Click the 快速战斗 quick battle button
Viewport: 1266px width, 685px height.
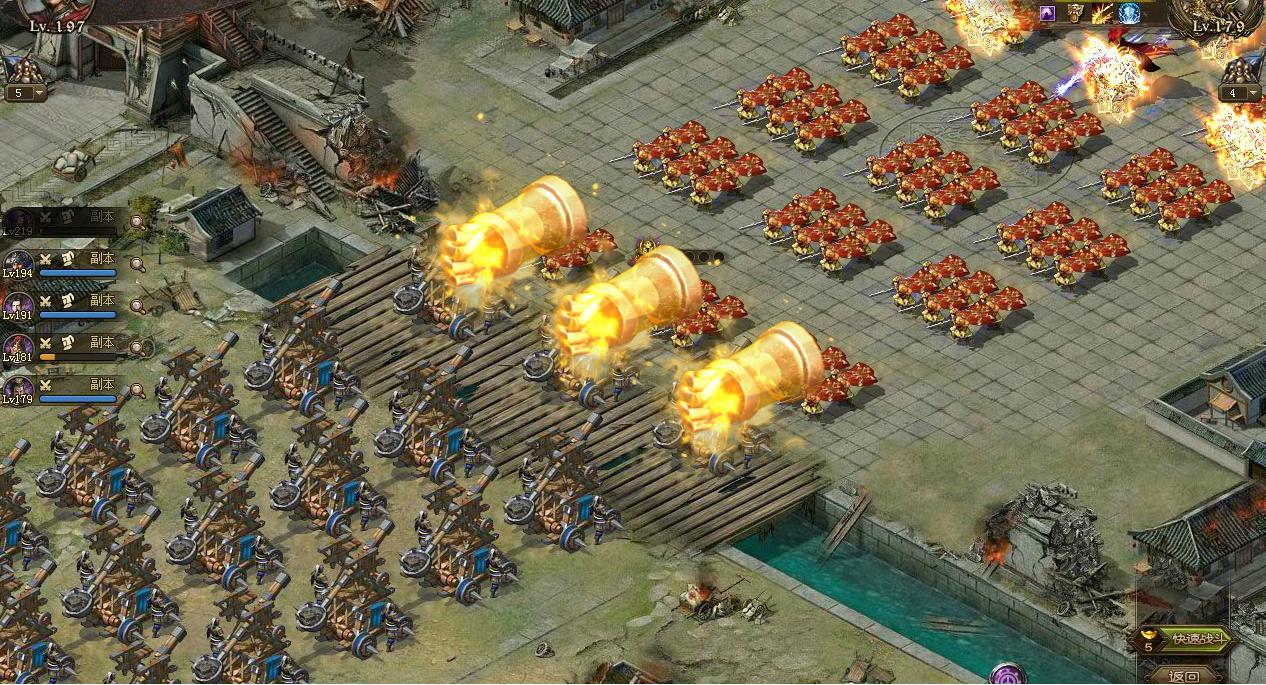pos(1191,639)
